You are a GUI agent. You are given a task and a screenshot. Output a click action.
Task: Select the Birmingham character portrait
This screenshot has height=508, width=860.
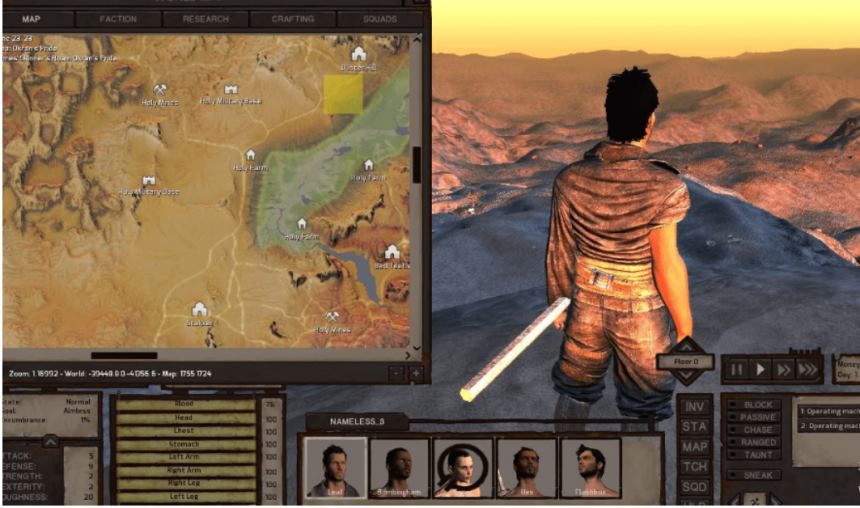click(400, 467)
